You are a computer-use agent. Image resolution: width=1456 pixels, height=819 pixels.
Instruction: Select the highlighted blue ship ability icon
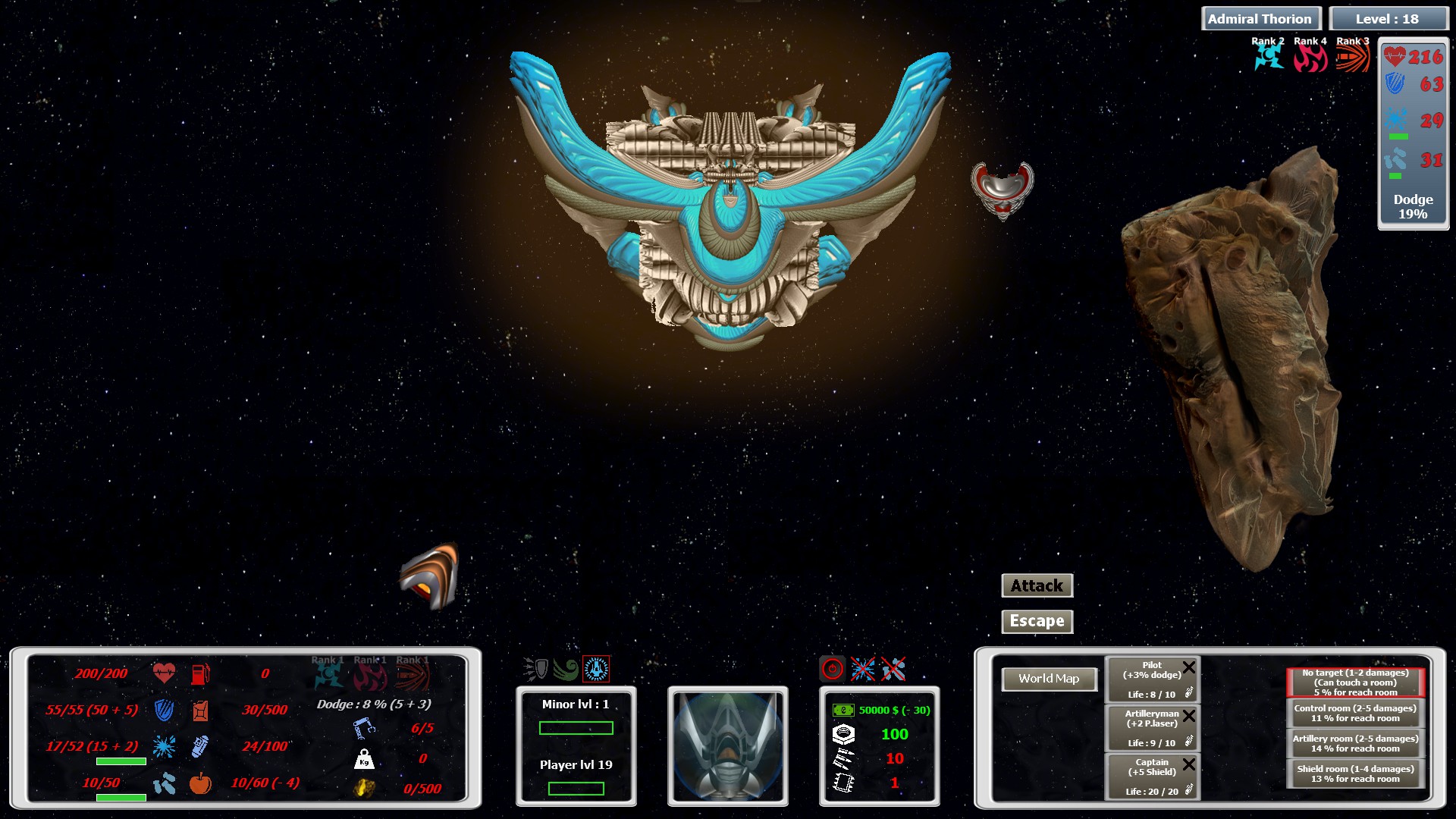click(596, 669)
